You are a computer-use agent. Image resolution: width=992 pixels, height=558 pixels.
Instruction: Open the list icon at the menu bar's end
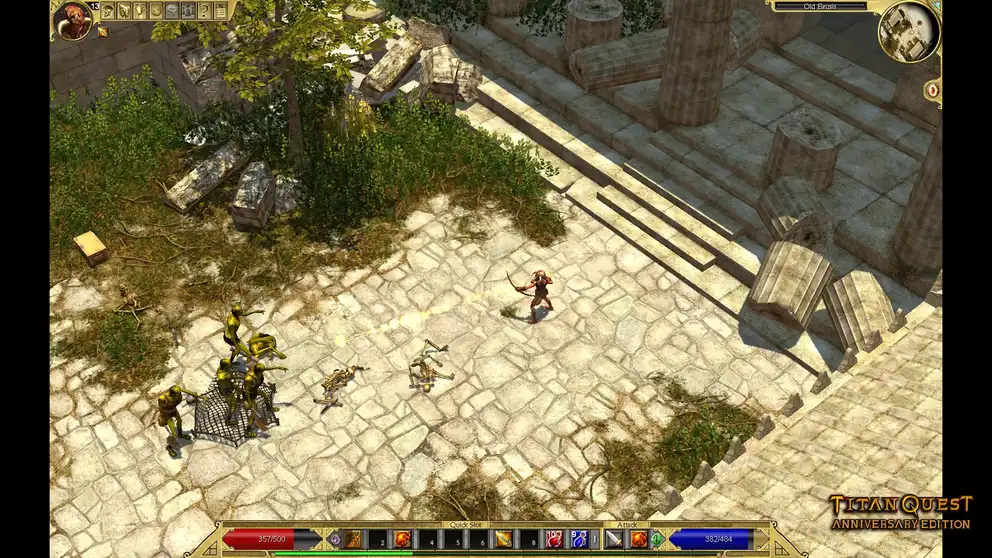pos(220,11)
